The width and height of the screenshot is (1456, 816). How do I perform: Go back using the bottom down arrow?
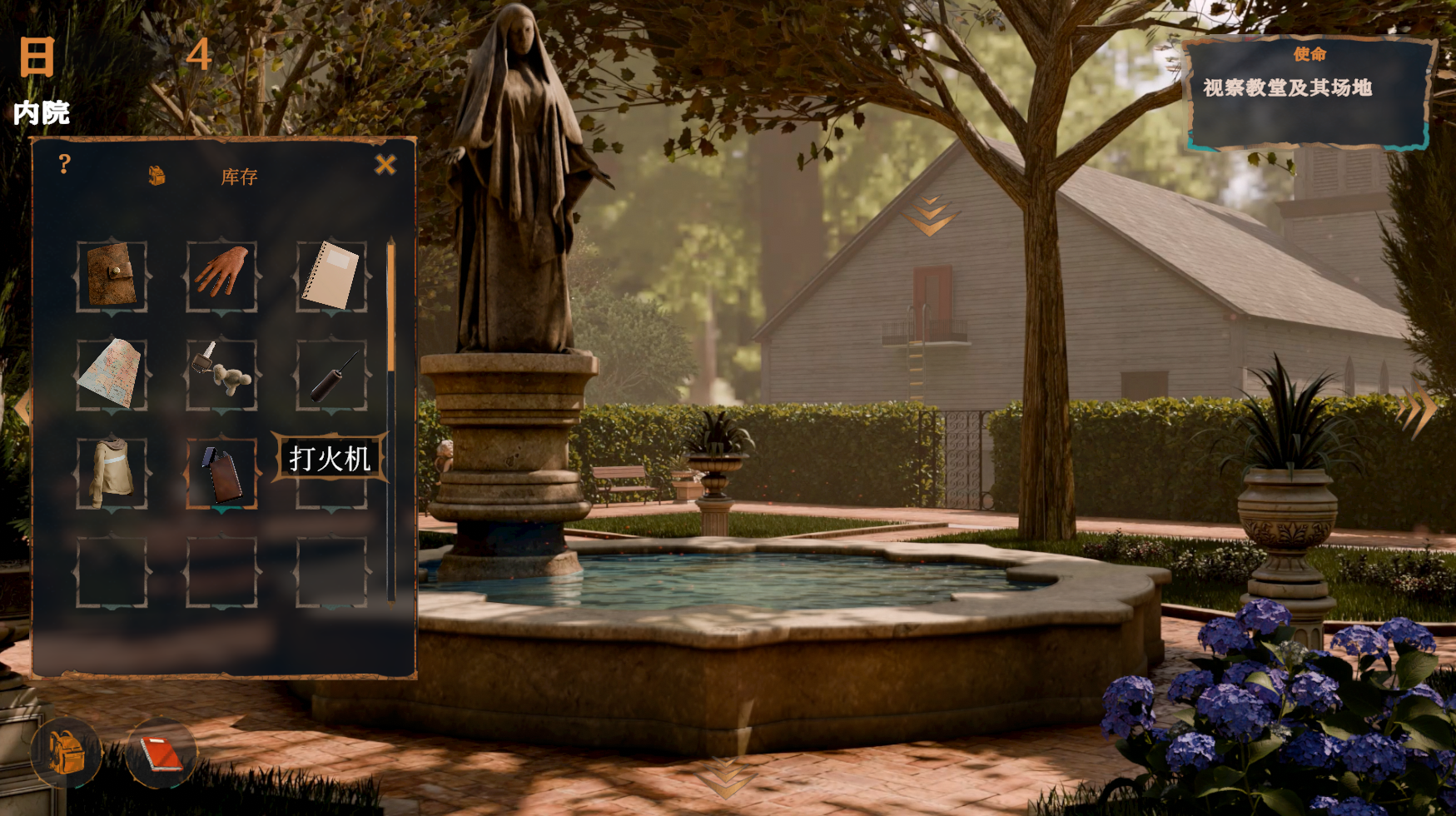pyautogui.click(x=726, y=779)
